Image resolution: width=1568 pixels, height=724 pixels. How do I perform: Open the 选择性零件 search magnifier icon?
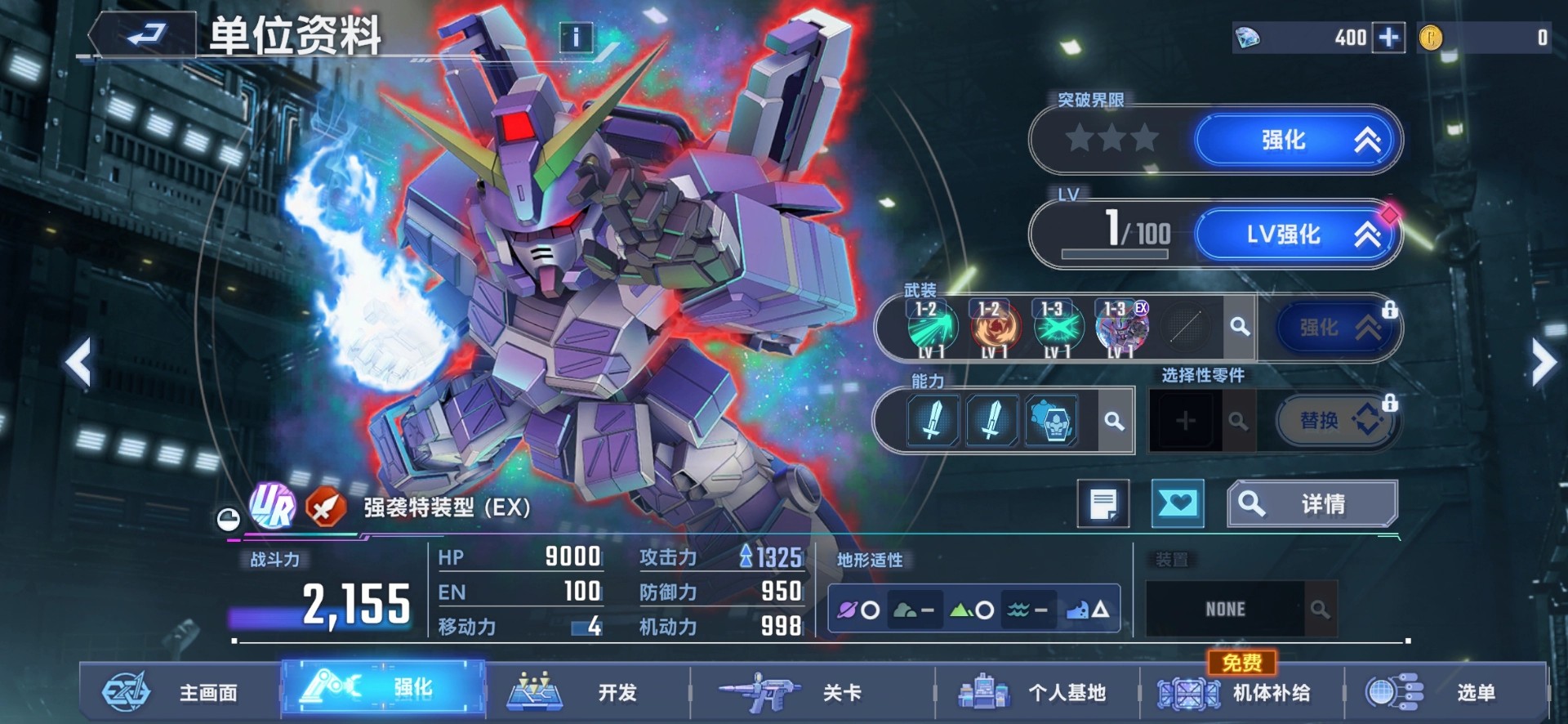tap(1238, 419)
